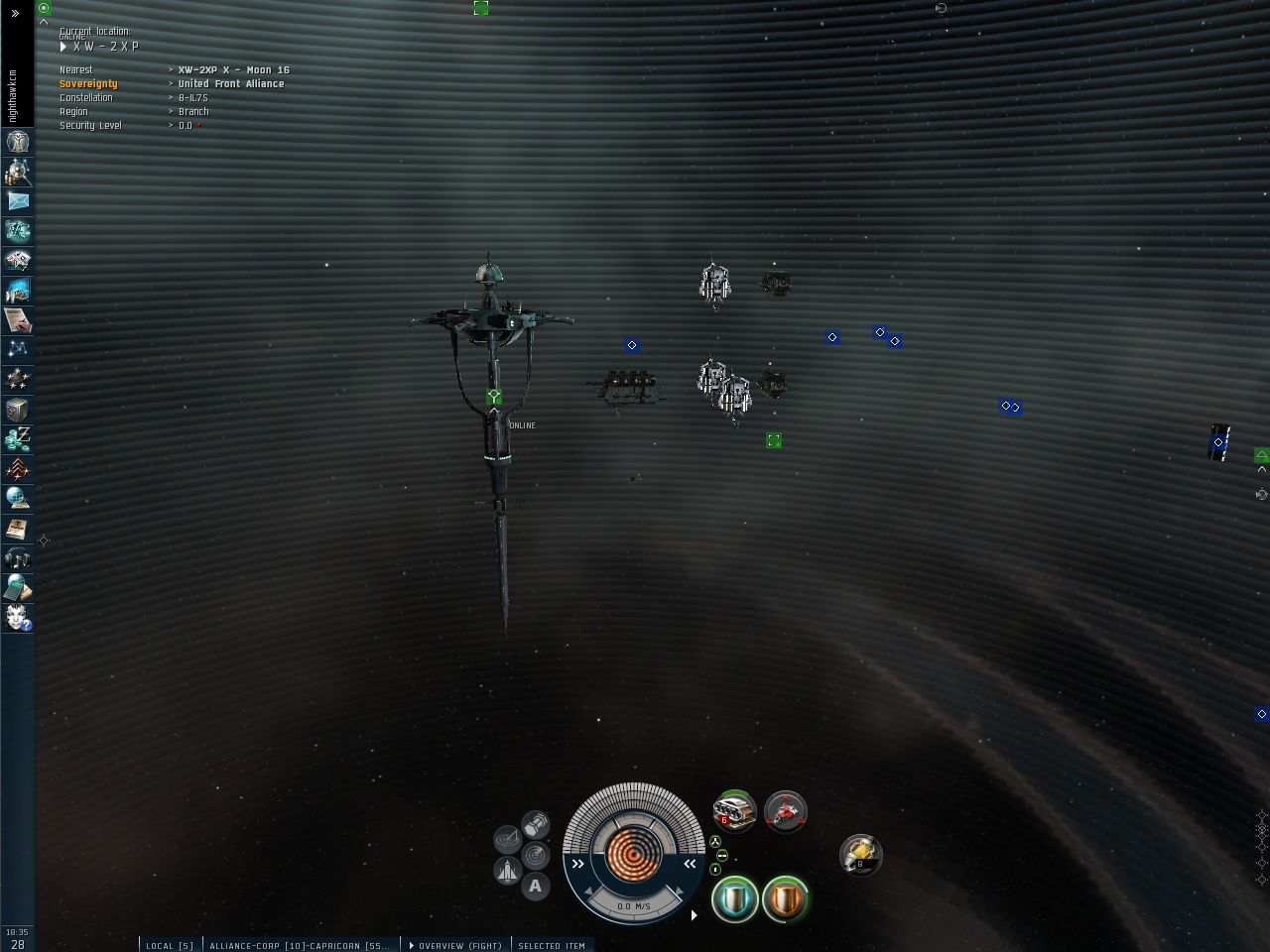The height and width of the screenshot is (952, 1270).
Task: Open the calculator icon in sidebar
Action: coord(18,588)
